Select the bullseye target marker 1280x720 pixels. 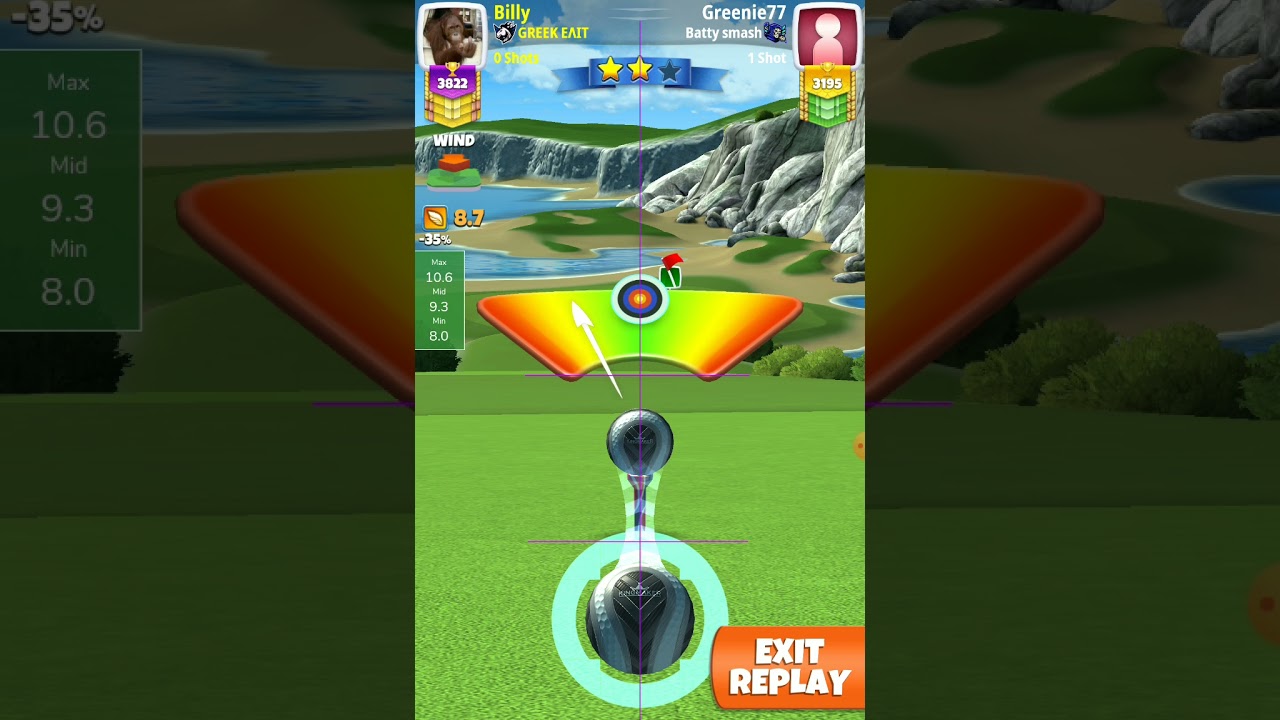pos(640,298)
